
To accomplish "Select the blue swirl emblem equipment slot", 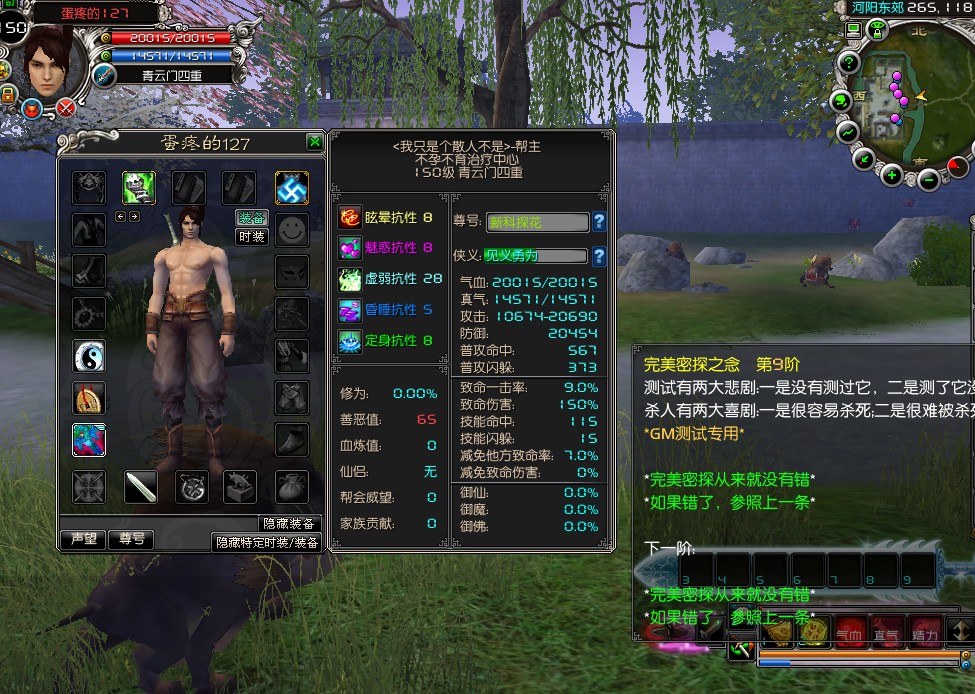I will click(x=291, y=187).
